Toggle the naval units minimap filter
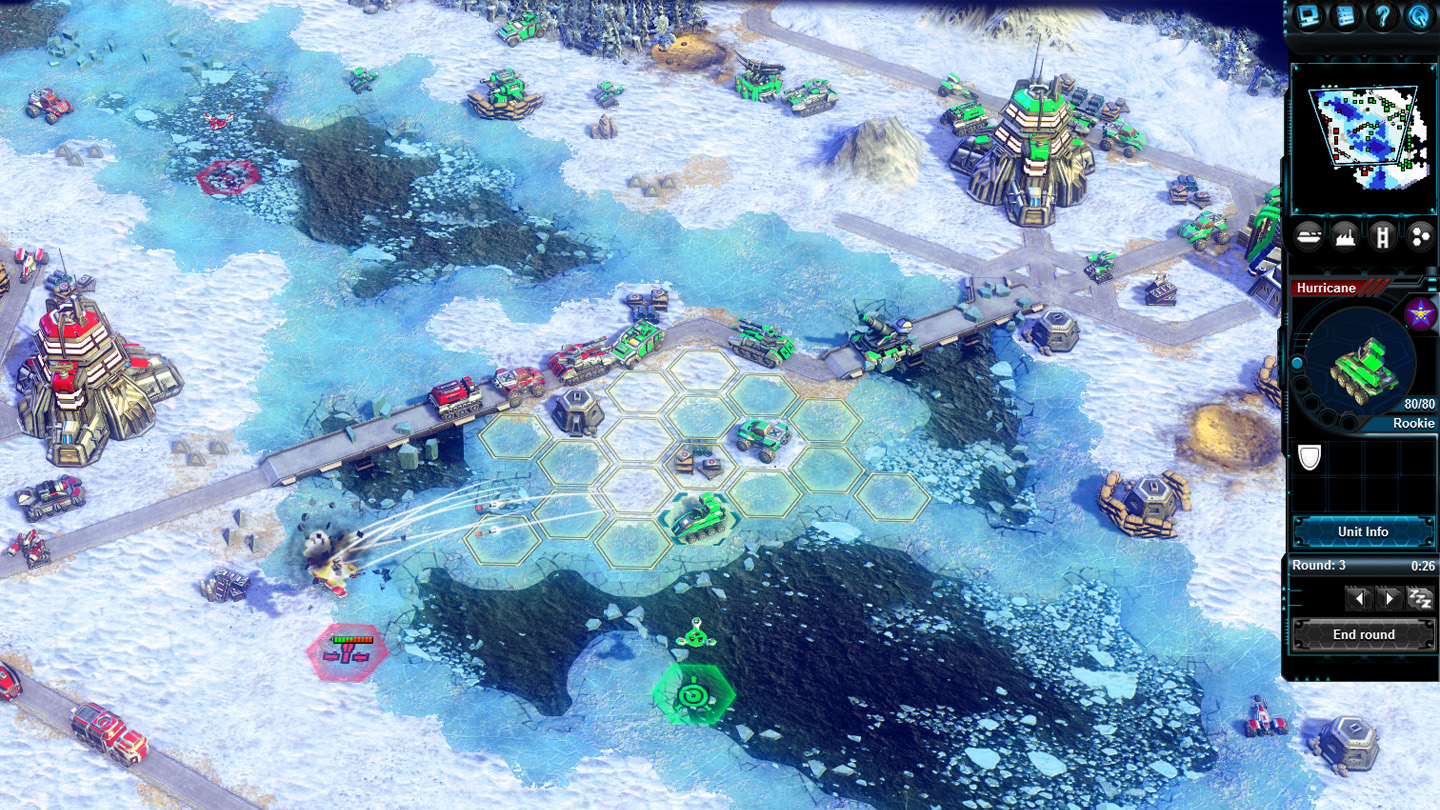This screenshot has width=1440, height=810. pos(1308,237)
